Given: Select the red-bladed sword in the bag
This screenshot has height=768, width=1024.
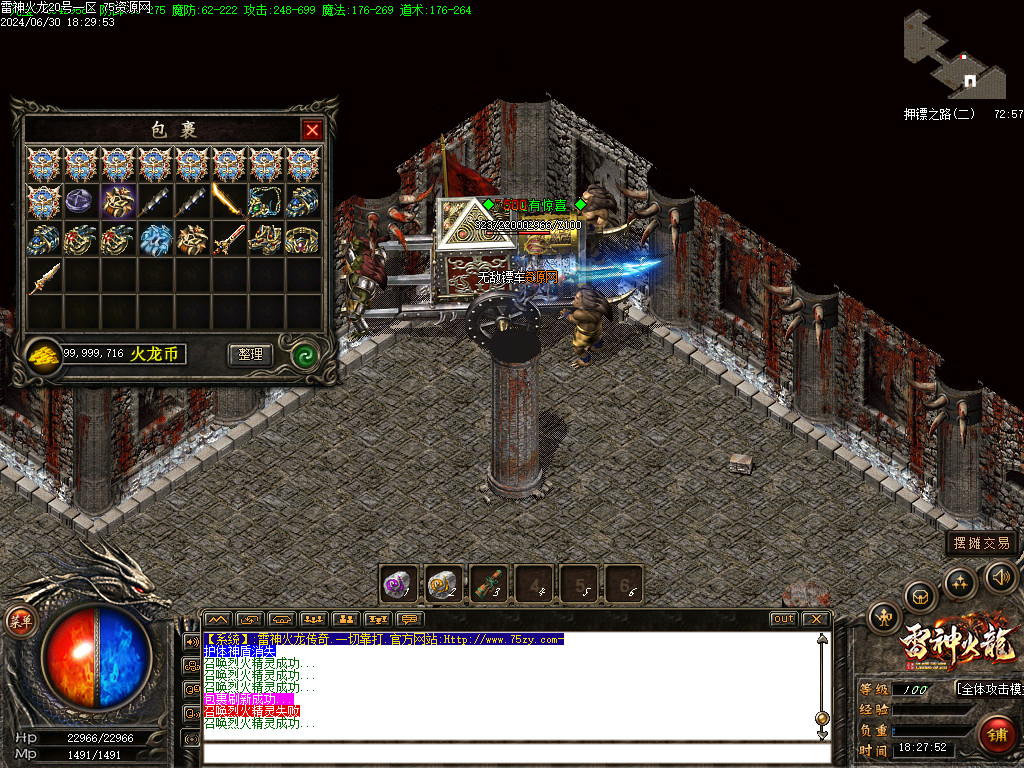Looking at the screenshot, I should point(228,239).
